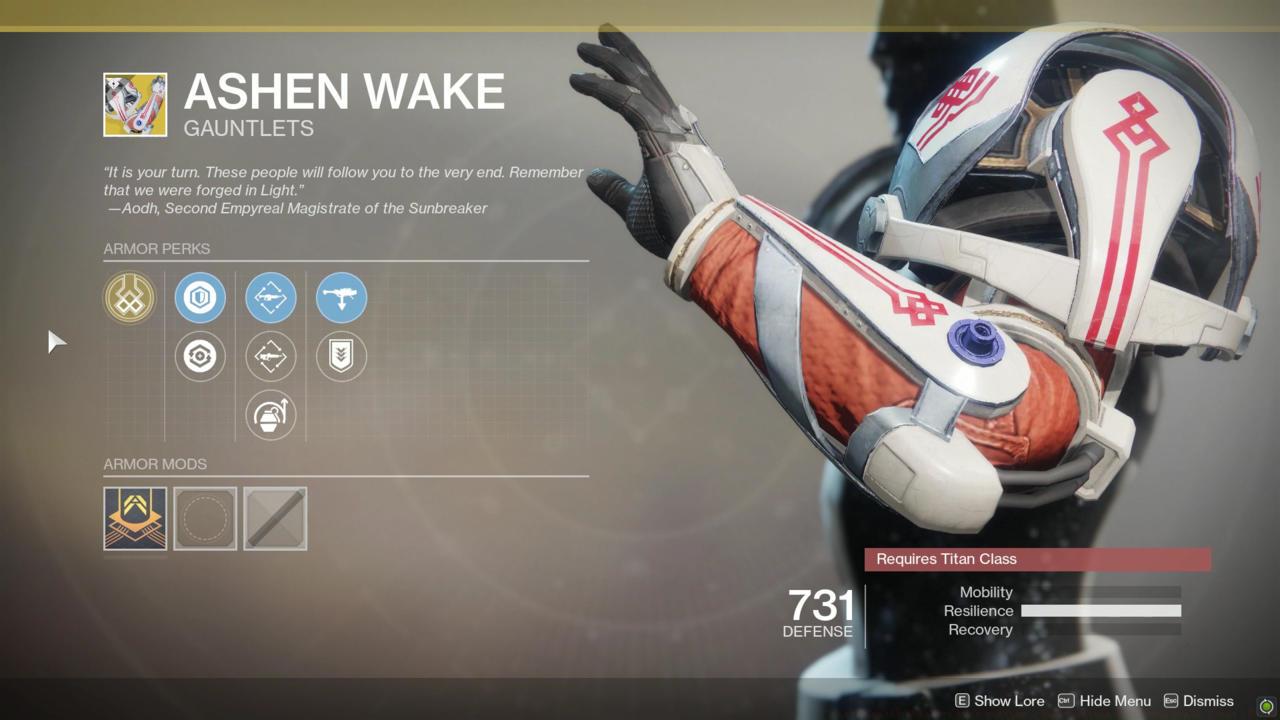Select the circular arrows perk

200,357
